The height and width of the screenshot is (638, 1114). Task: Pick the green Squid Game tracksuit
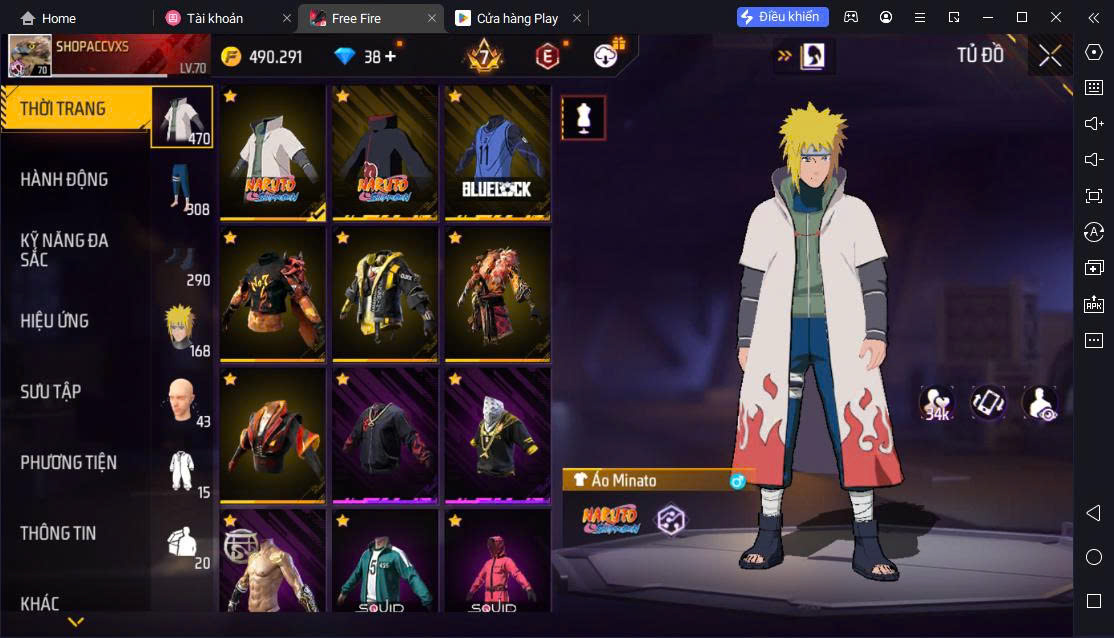(385, 565)
